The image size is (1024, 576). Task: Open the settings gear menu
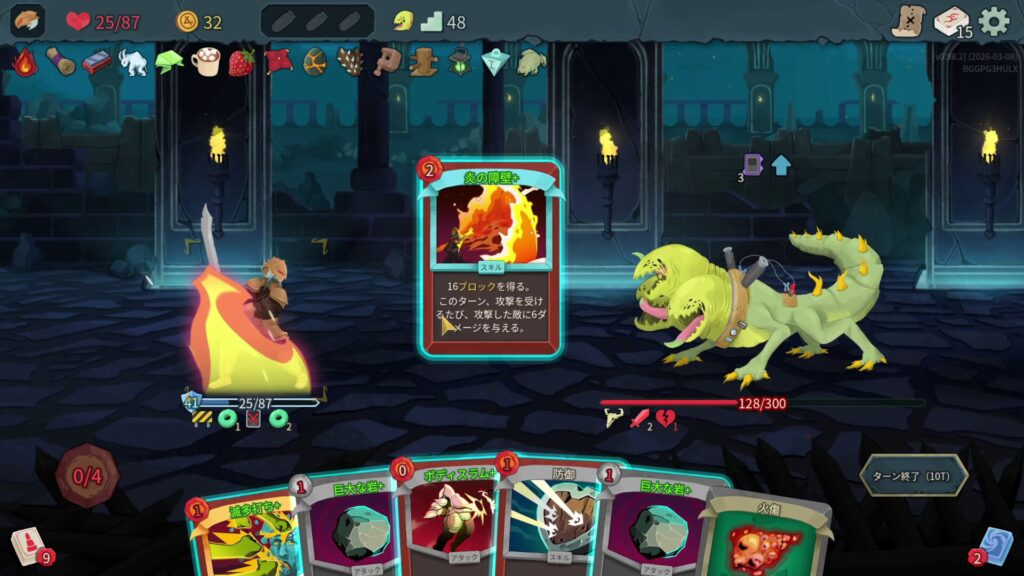993,21
